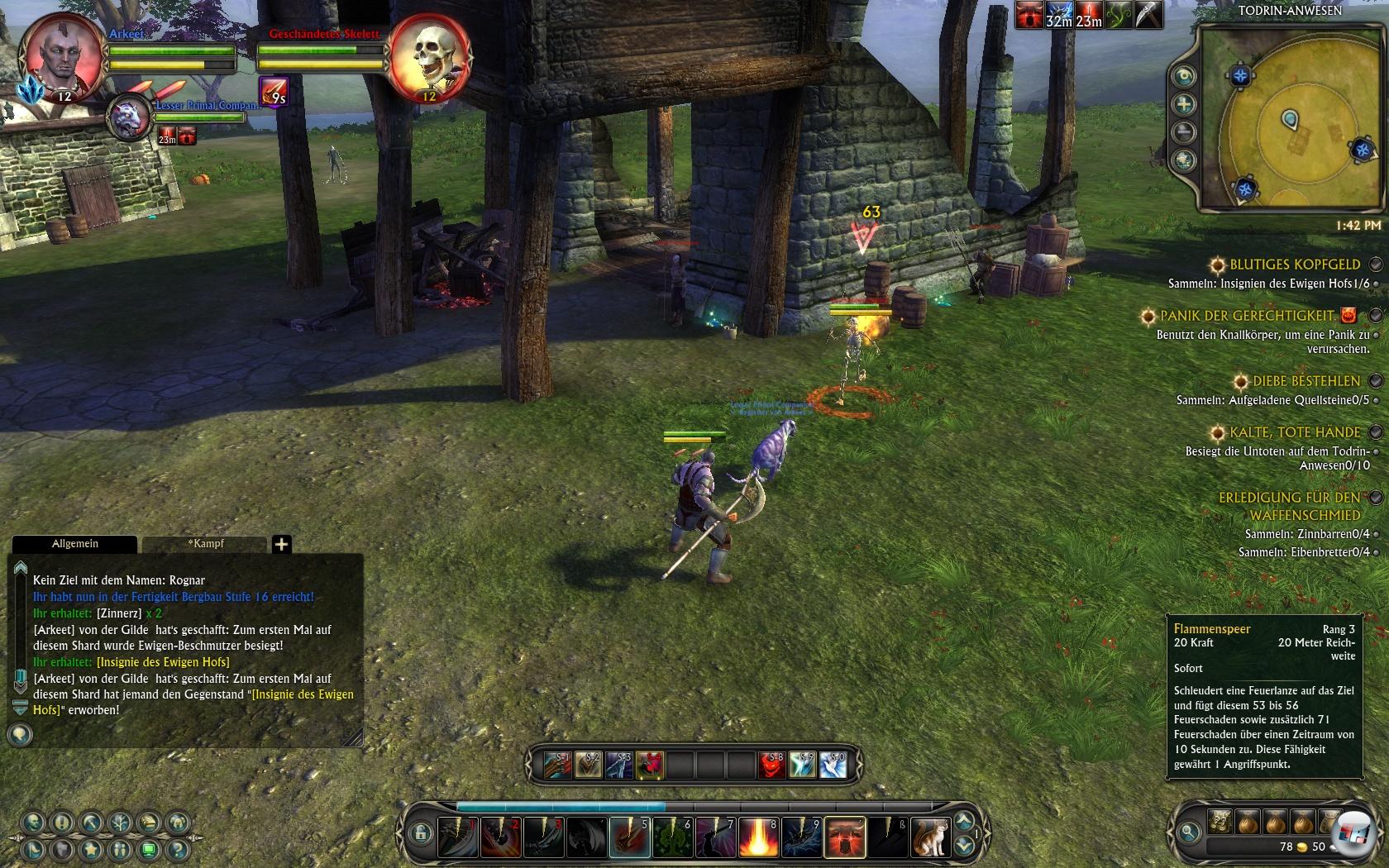Image resolution: width=1389 pixels, height=868 pixels.
Task: Activate the fire pillar ability in slot 8
Action: coord(757,837)
